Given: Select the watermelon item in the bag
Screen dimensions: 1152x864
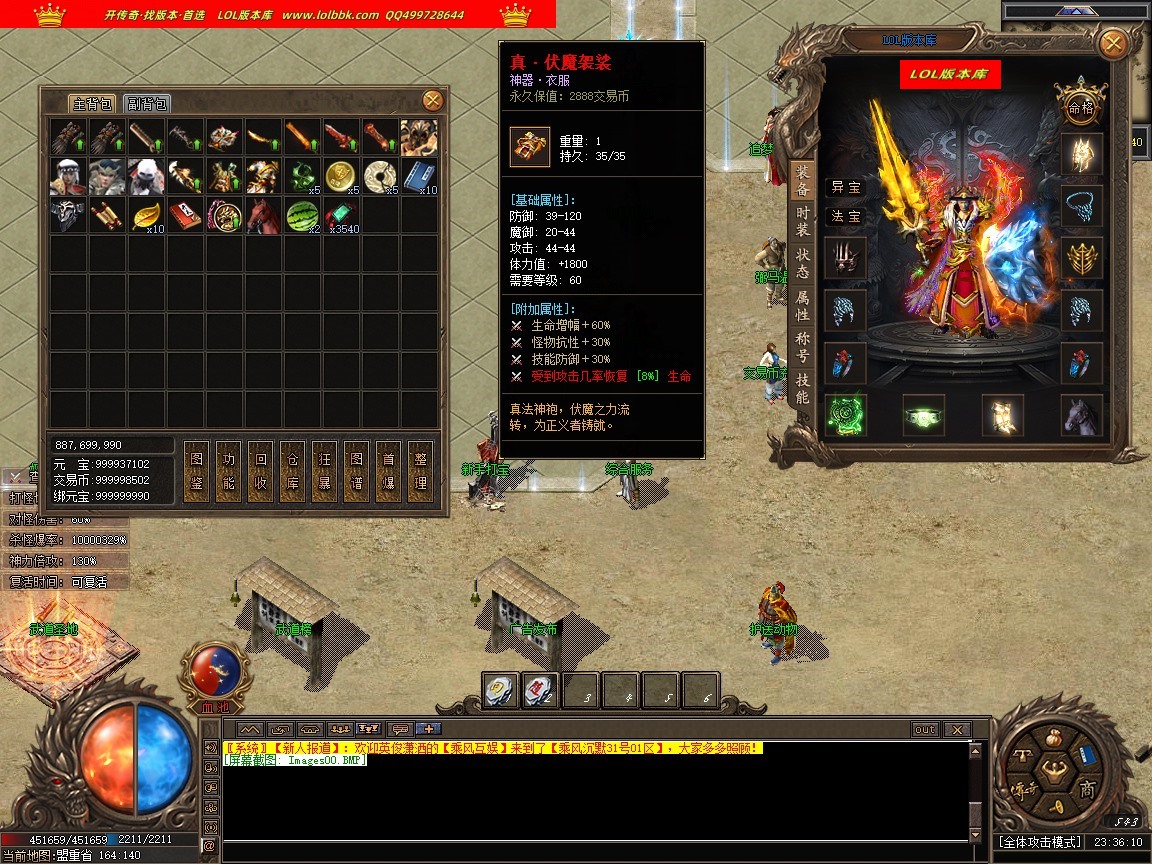Looking at the screenshot, I should tap(303, 215).
